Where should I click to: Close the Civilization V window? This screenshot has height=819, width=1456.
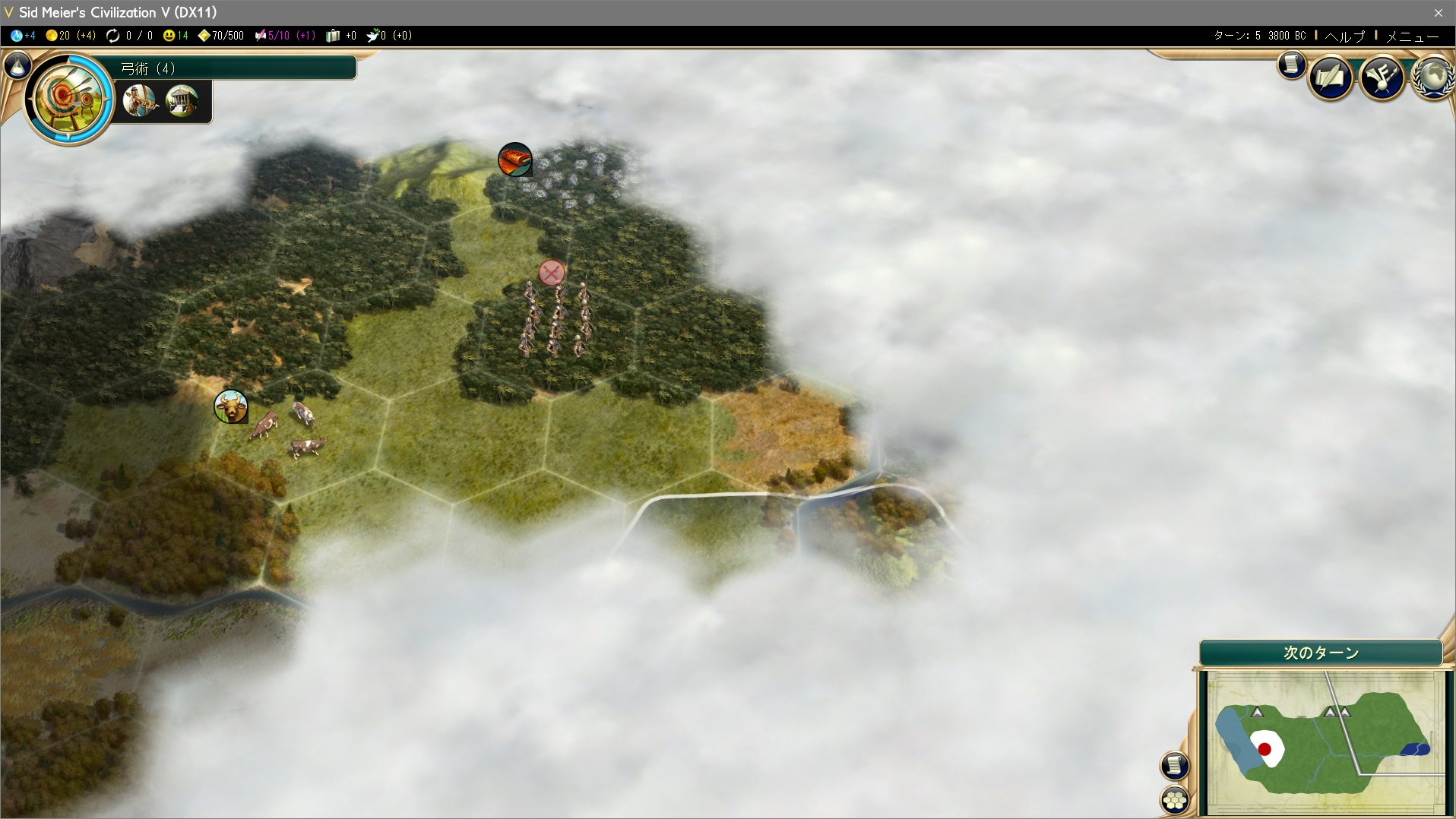(1438, 12)
